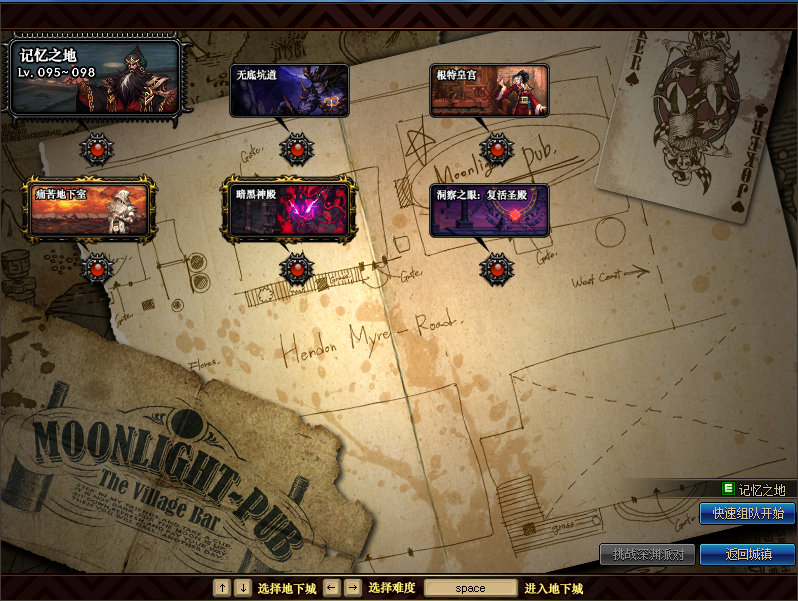
Task: Open the 洞察之眼：复活圣殿 dungeon tile
Action: point(490,209)
